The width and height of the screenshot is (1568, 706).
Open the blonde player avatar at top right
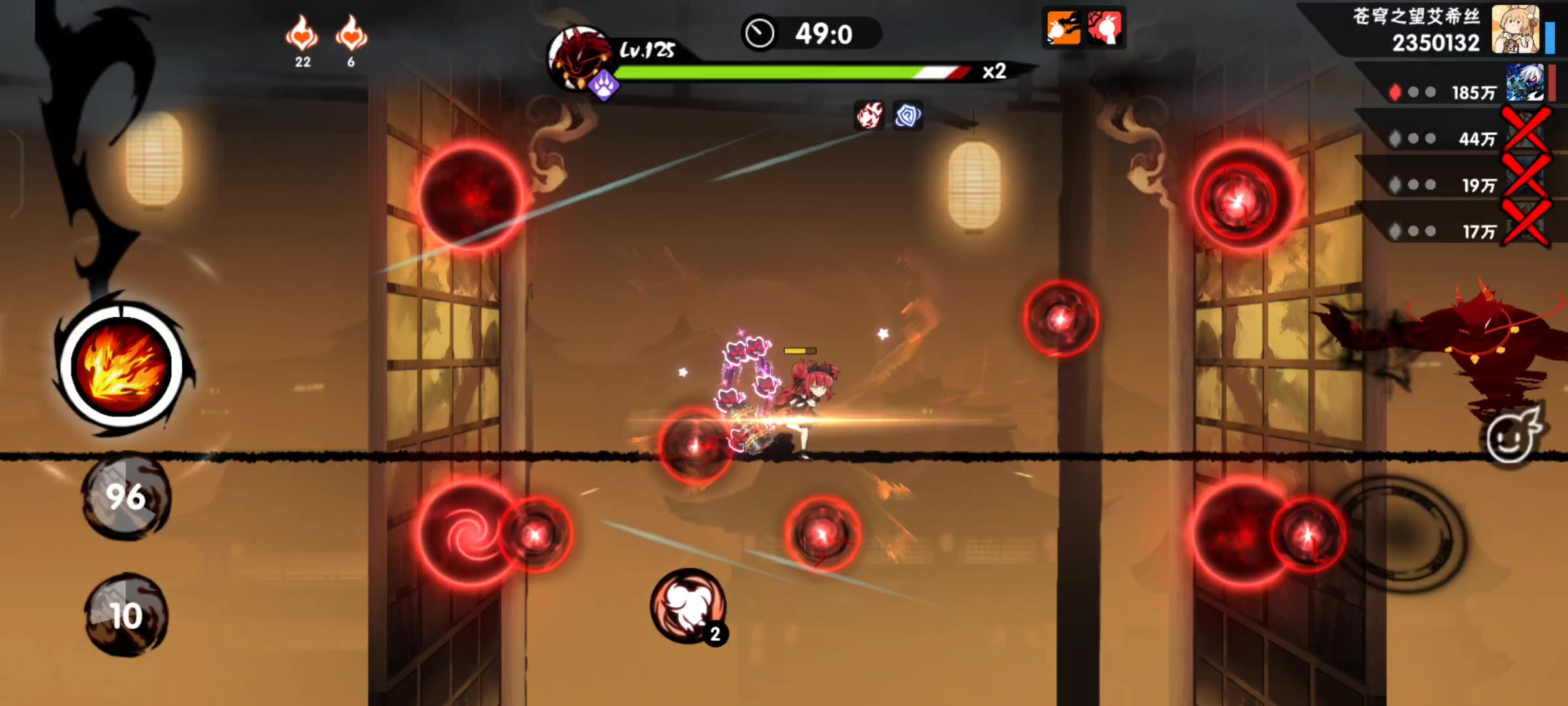coord(1516,30)
